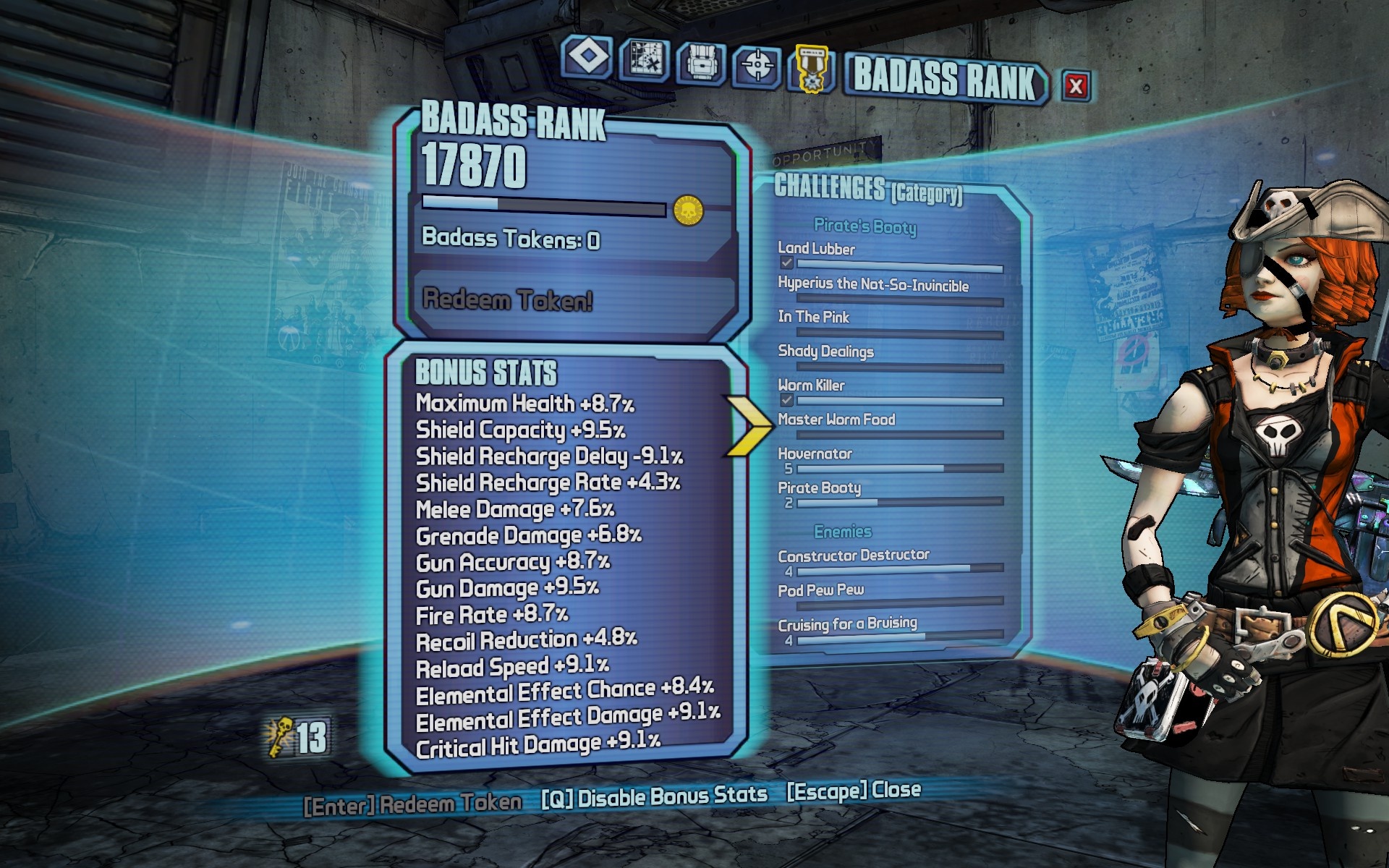Choose the In The Pink challenge
Viewport: 1389px width, 868px height.
coord(813,317)
